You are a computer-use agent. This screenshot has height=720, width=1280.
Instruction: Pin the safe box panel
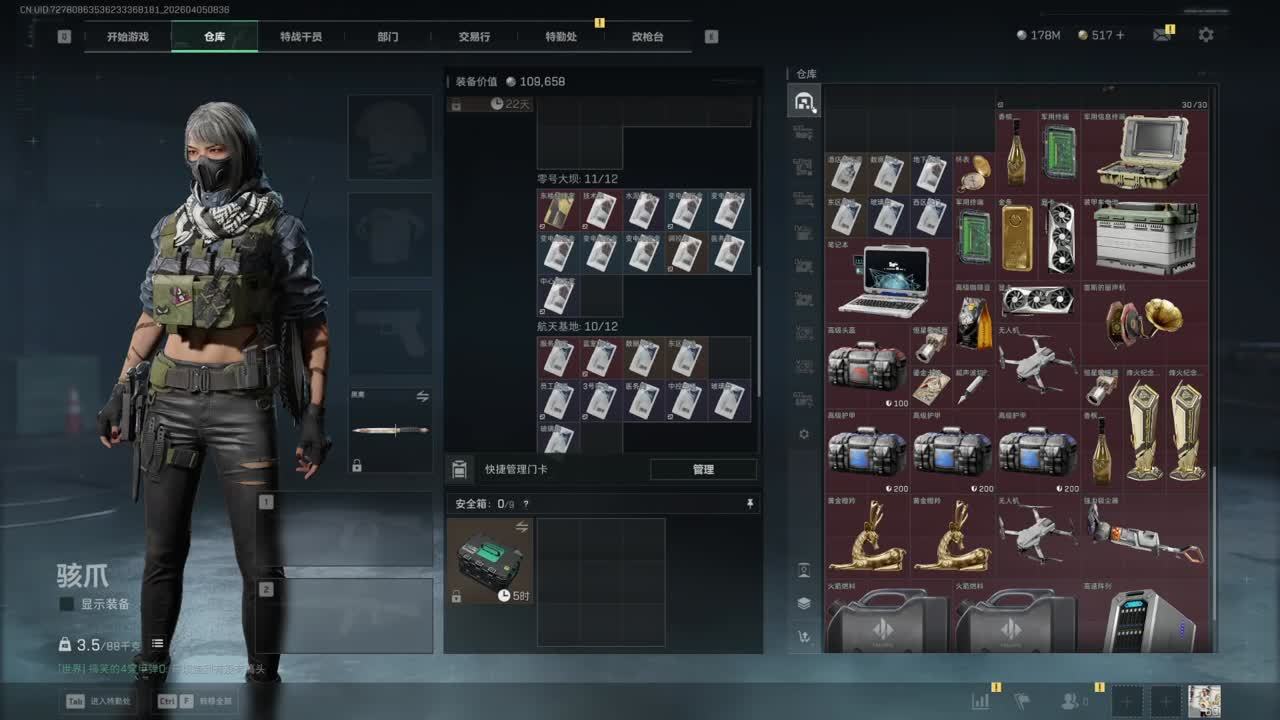(750, 504)
